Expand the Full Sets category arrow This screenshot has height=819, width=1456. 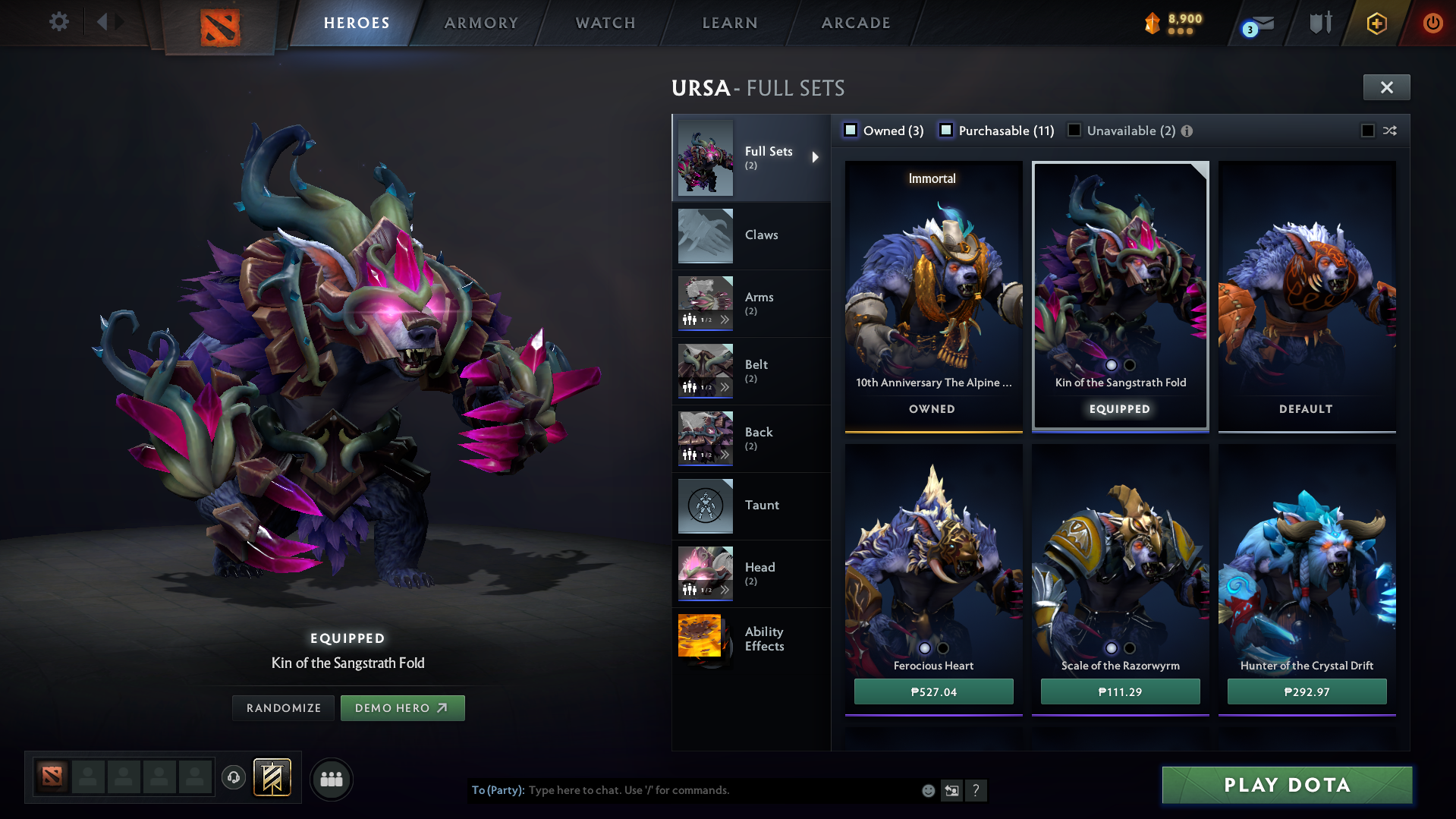tap(816, 157)
